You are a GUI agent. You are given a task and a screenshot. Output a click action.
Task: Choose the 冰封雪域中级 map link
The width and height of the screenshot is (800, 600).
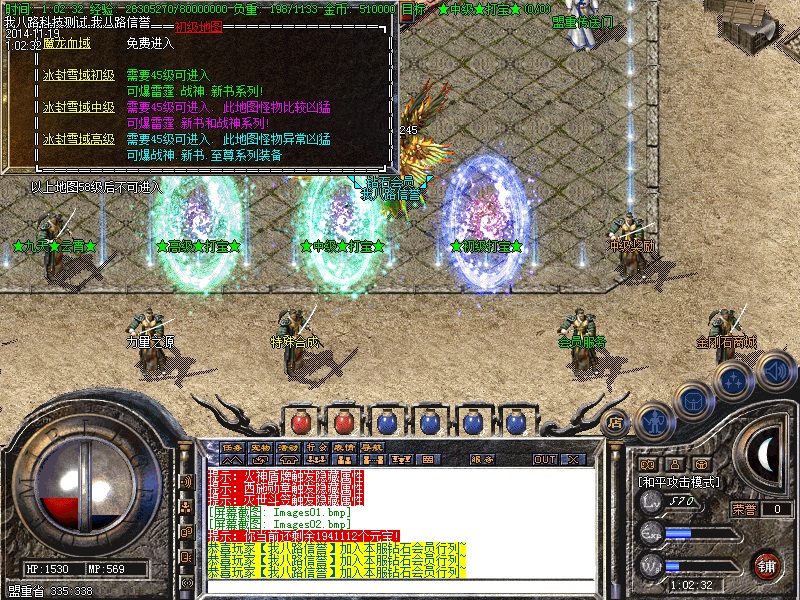tap(79, 107)
